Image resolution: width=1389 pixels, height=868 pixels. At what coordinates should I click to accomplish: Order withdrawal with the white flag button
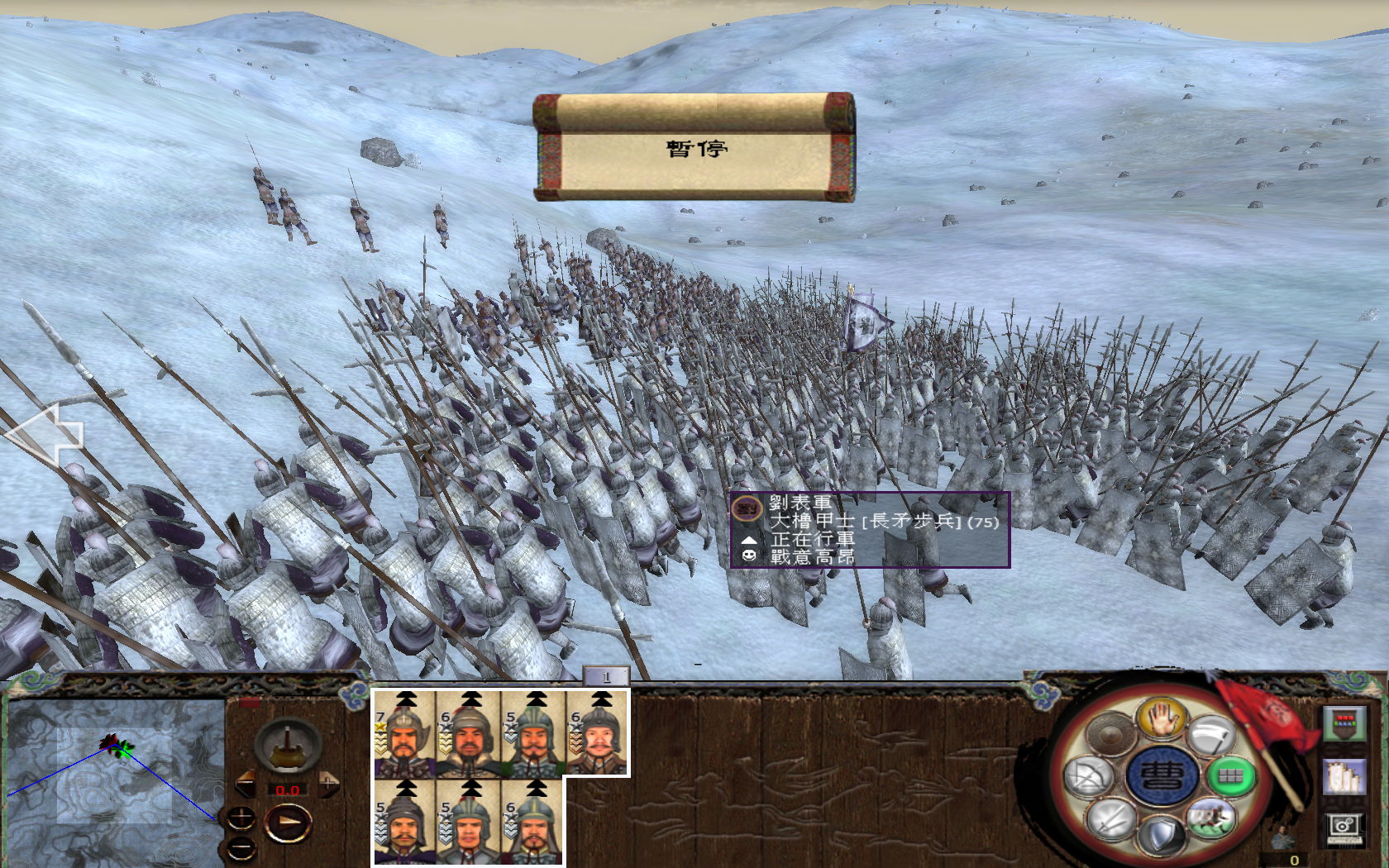(1212, 736)
